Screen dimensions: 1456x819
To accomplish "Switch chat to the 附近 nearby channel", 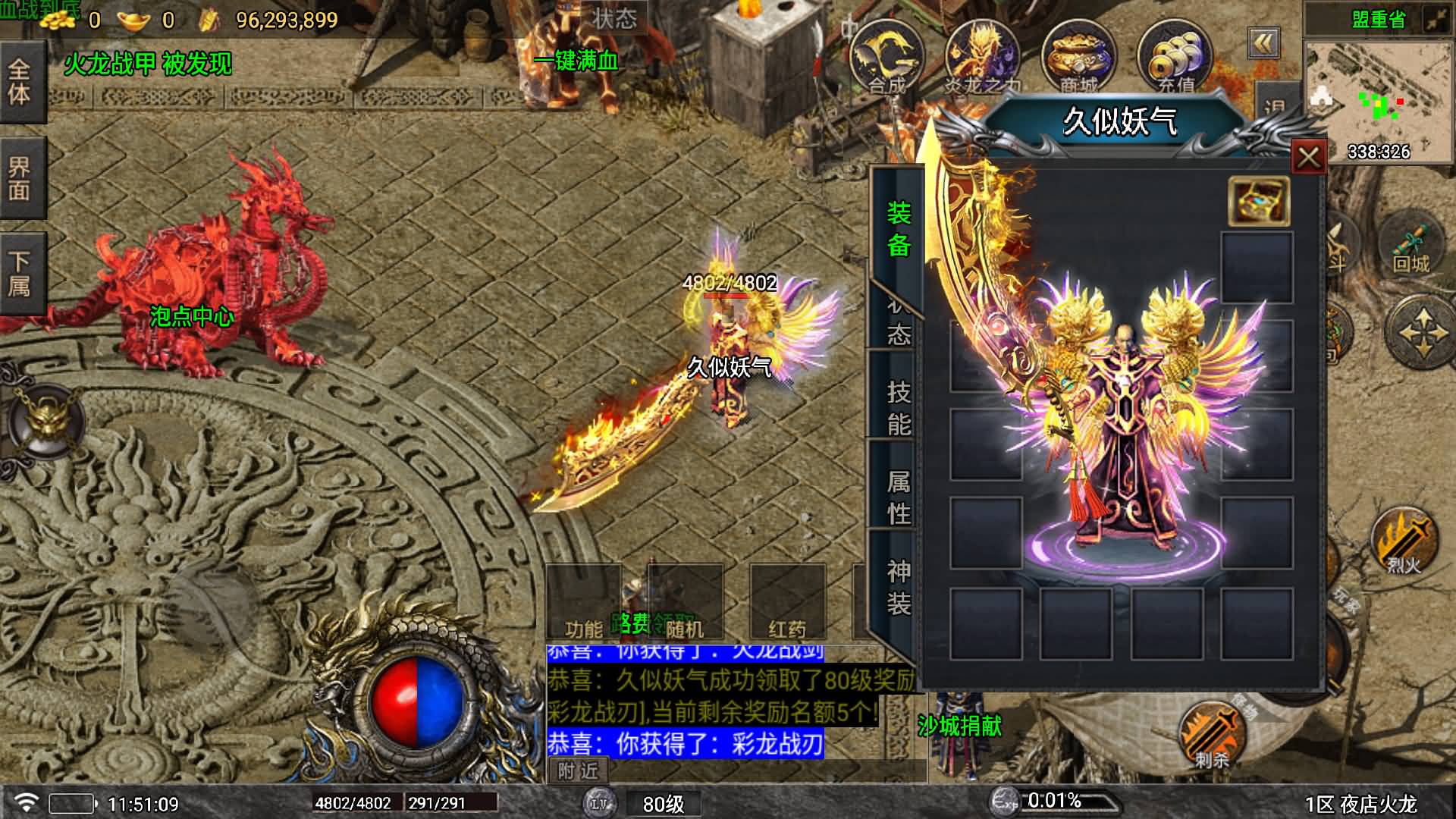I will pyautogui.click(x=578, y=771).
